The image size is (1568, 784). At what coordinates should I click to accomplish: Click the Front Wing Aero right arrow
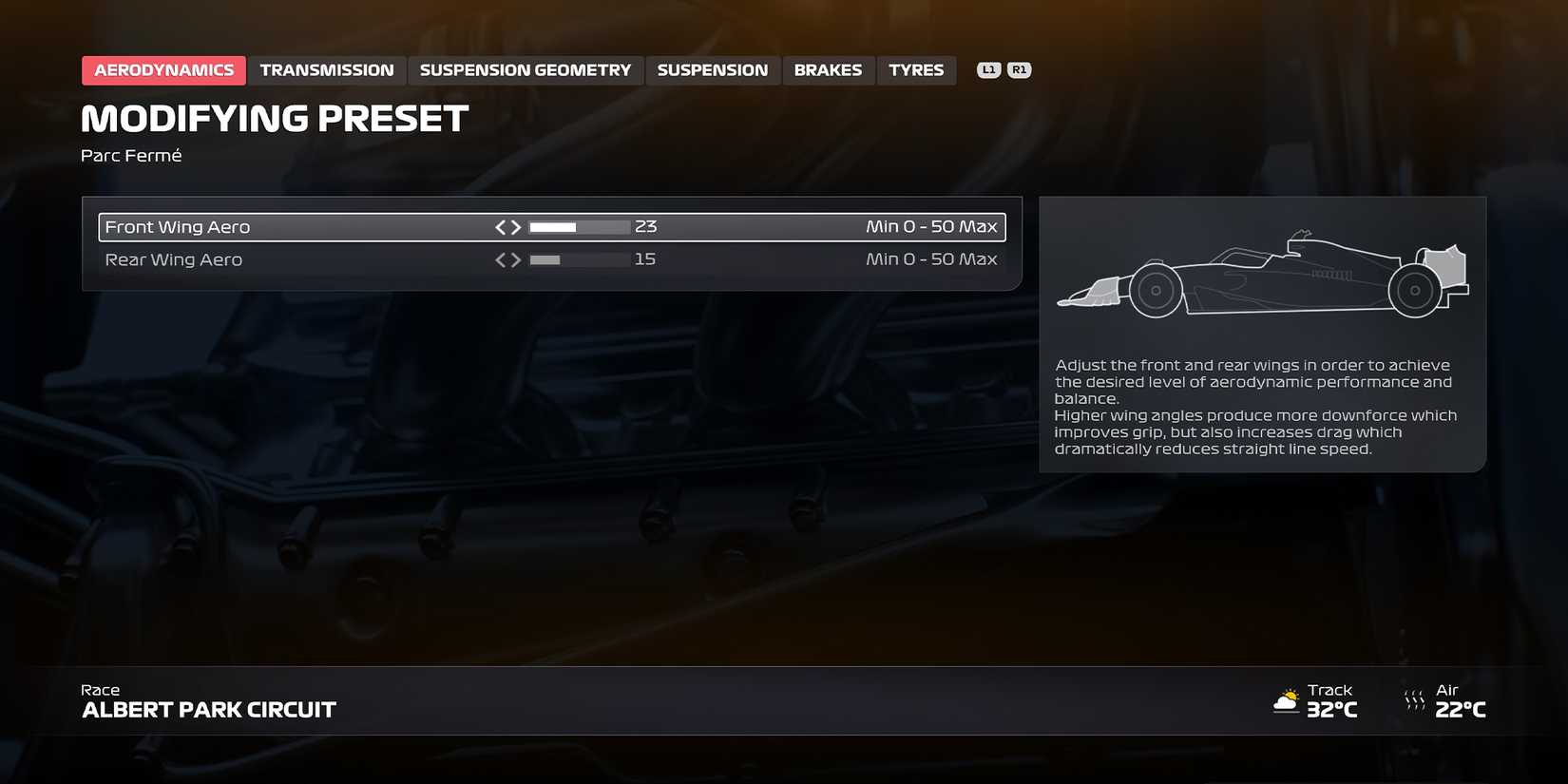[516, 226]
